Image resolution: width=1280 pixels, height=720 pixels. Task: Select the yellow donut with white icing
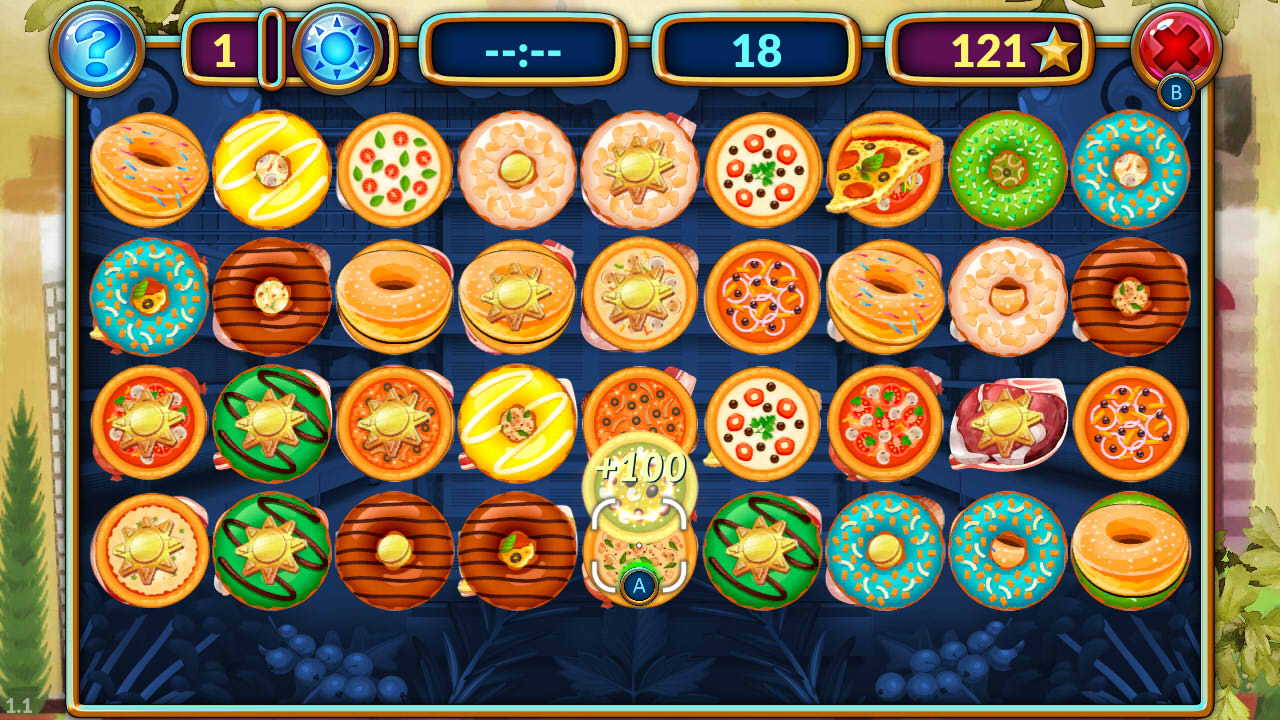[270, 169]
